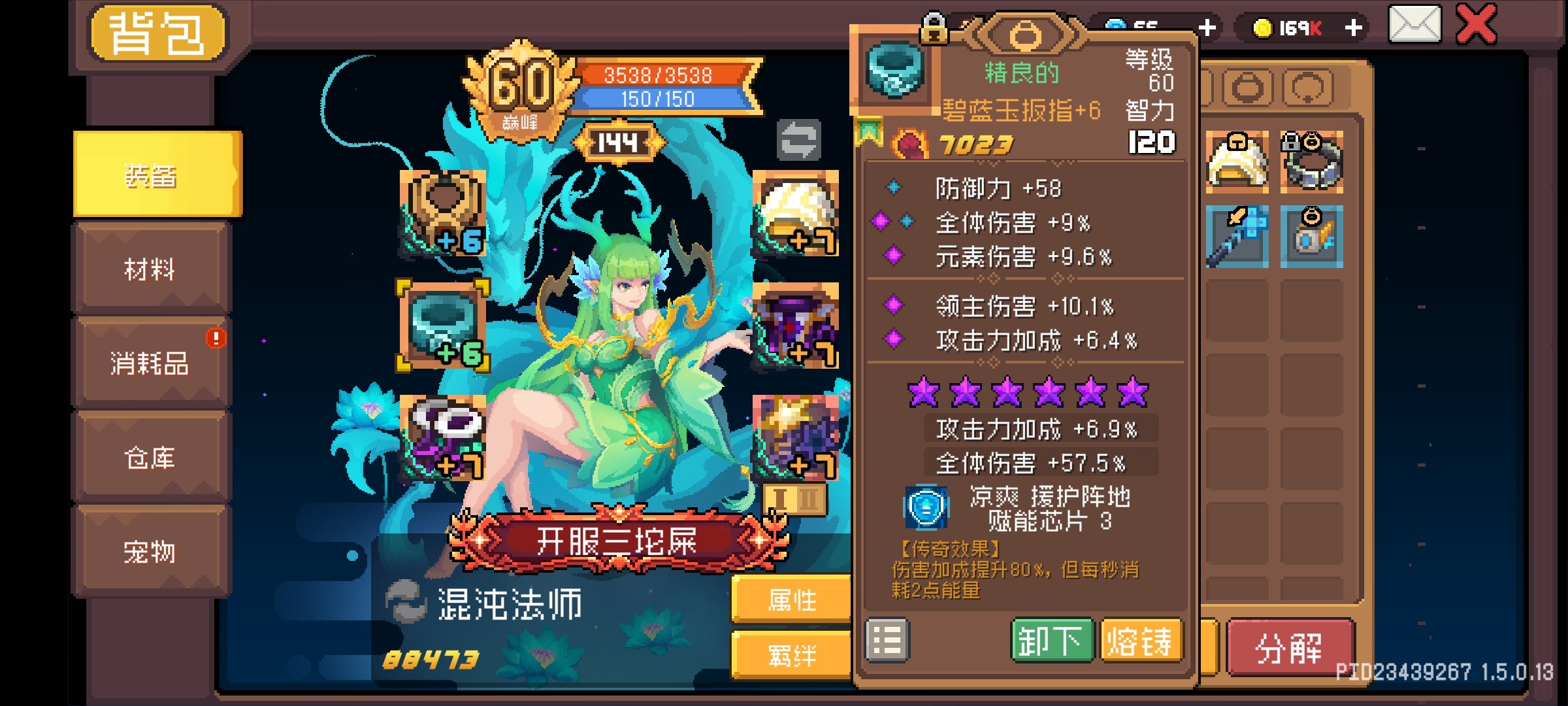Open the 材料 tab in the sidebar
The width and height of the screenshot is (1568, 706).
click(150, 267)
